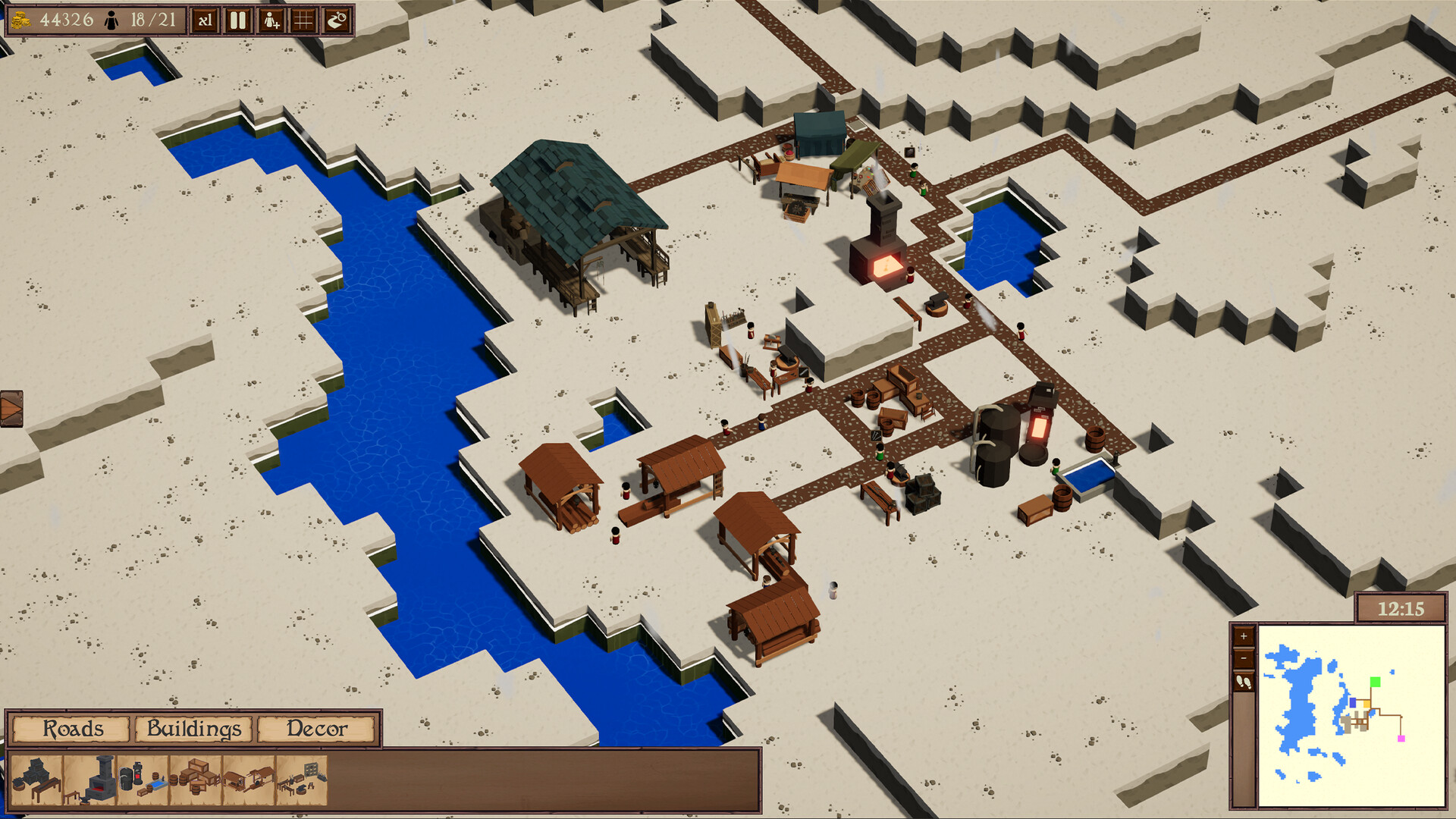
Task: Select the Decor tab
Action: coord(316,729)
